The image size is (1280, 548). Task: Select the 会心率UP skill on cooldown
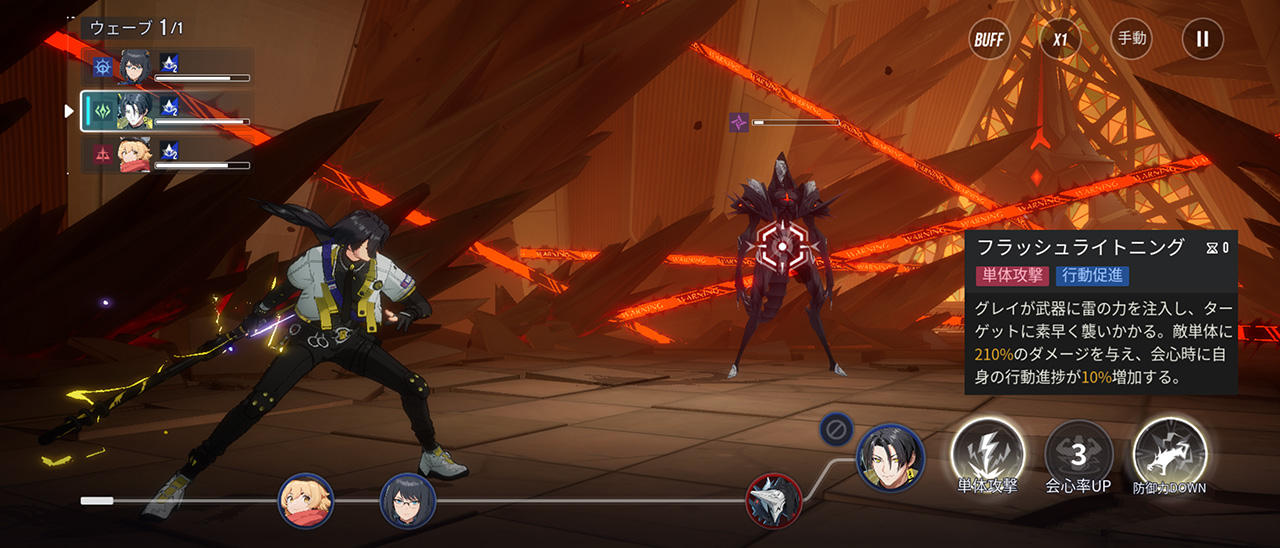[x=1078, y=455]
